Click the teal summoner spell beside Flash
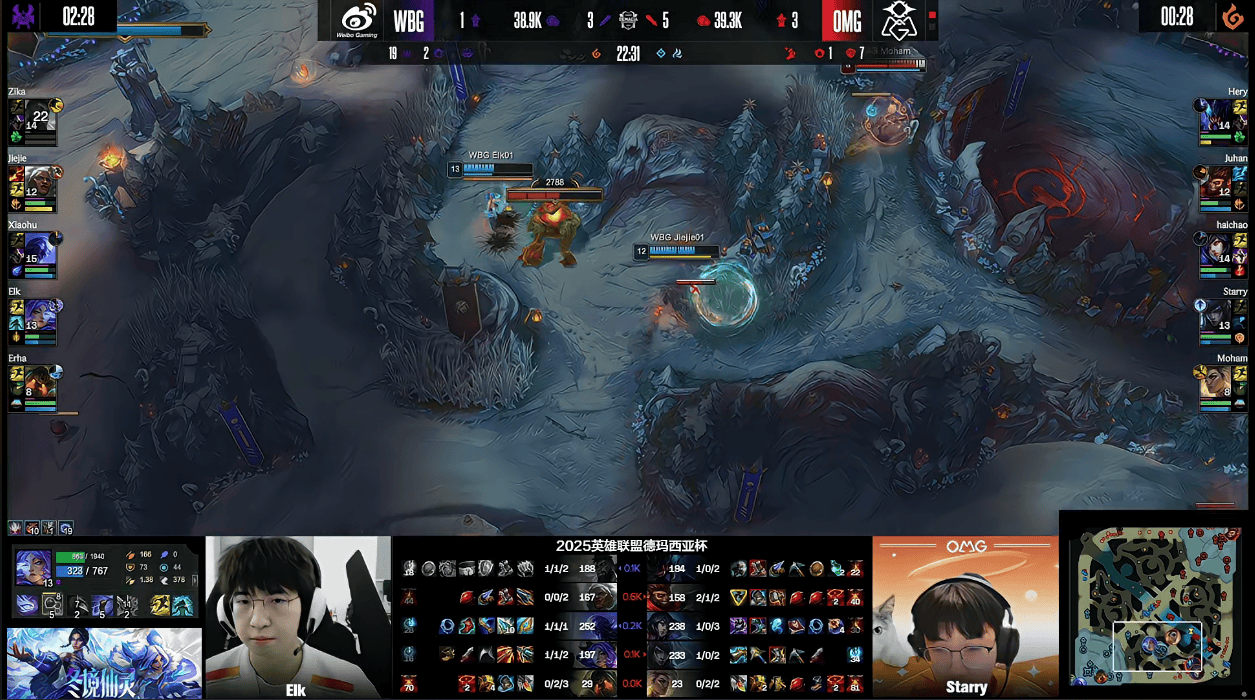Viewport: 1255px width, 700px height. 182,604
